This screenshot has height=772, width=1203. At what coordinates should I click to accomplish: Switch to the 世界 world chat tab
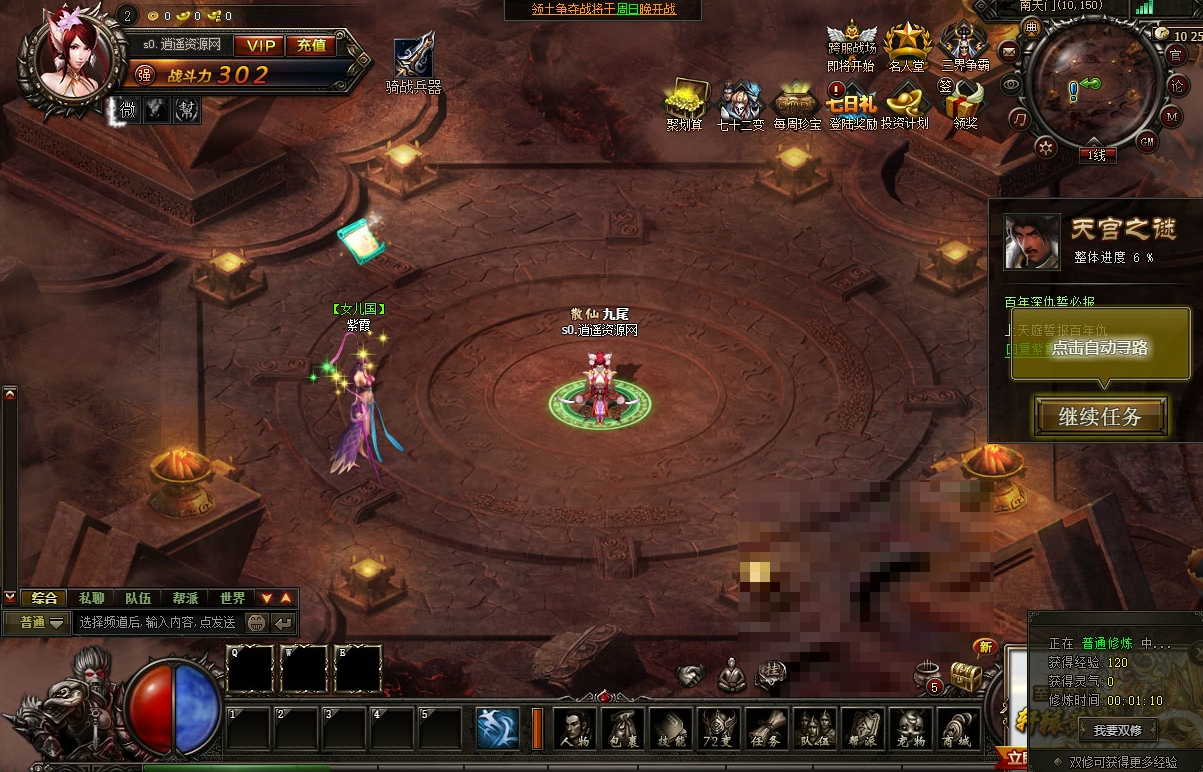point(232,598)
